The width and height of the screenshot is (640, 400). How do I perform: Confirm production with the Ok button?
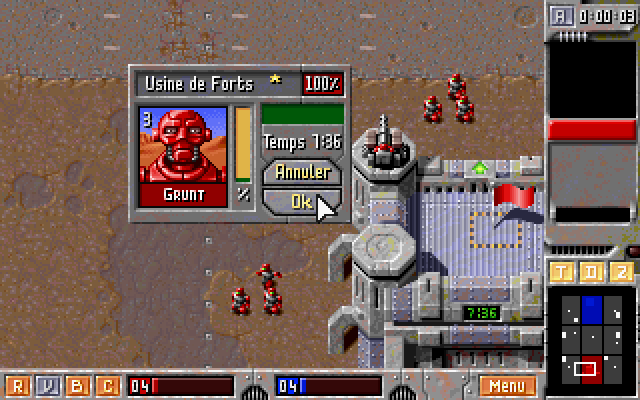[x=300, y=200]
